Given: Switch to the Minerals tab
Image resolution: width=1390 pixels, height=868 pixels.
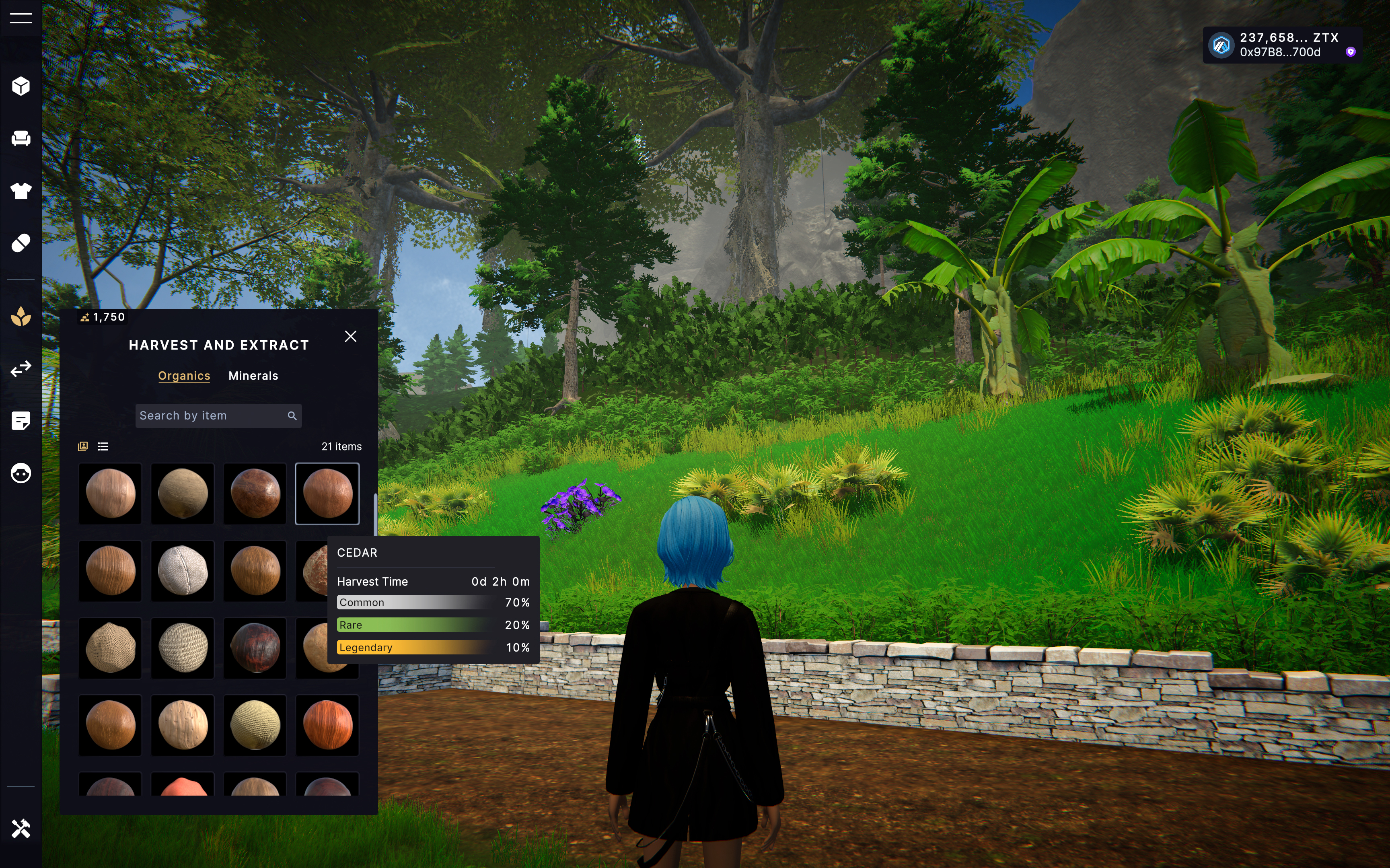Looking at the screenshot, I should coord(253,376).
